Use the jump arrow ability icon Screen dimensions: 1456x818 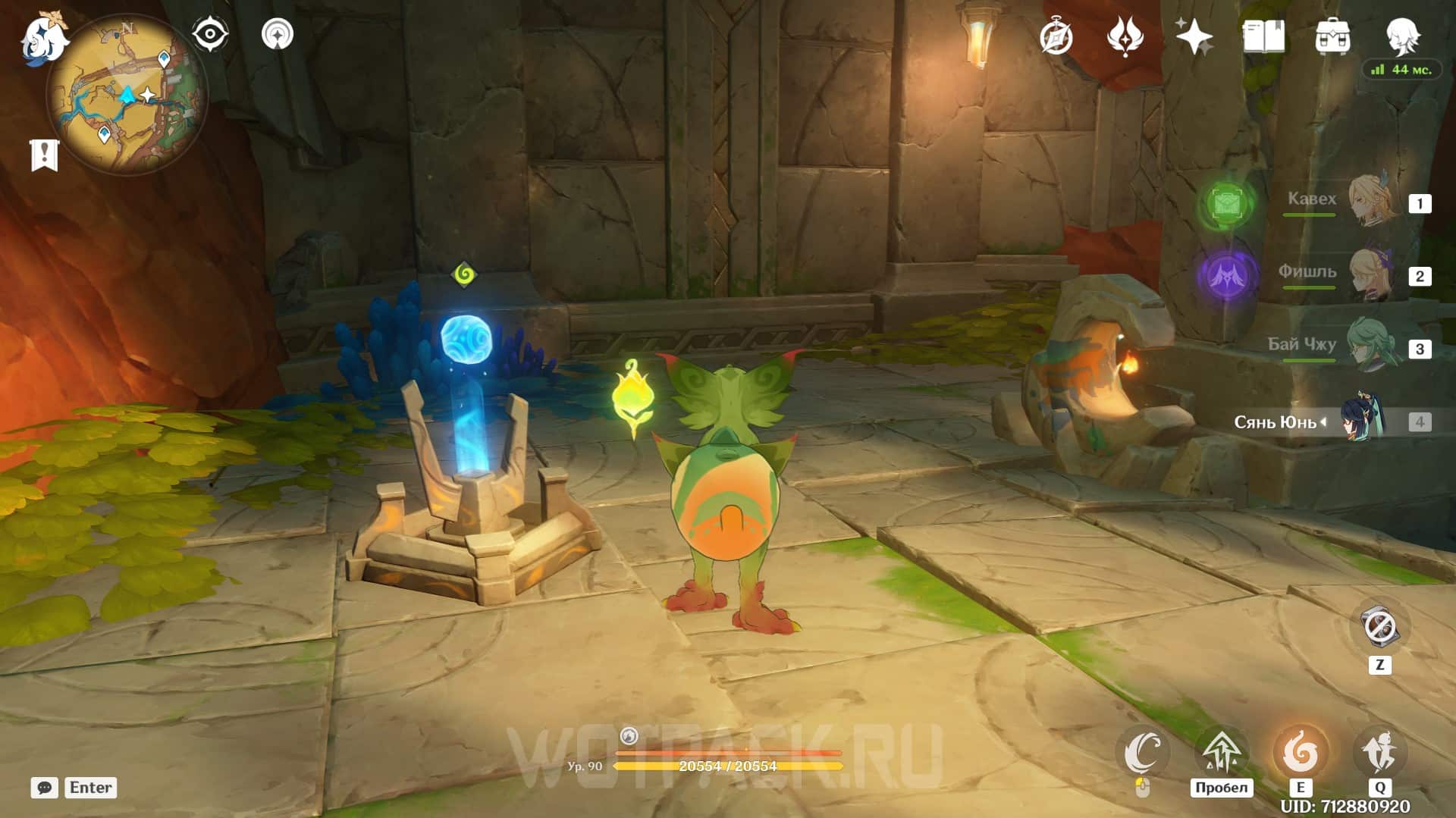point(1221,752)
